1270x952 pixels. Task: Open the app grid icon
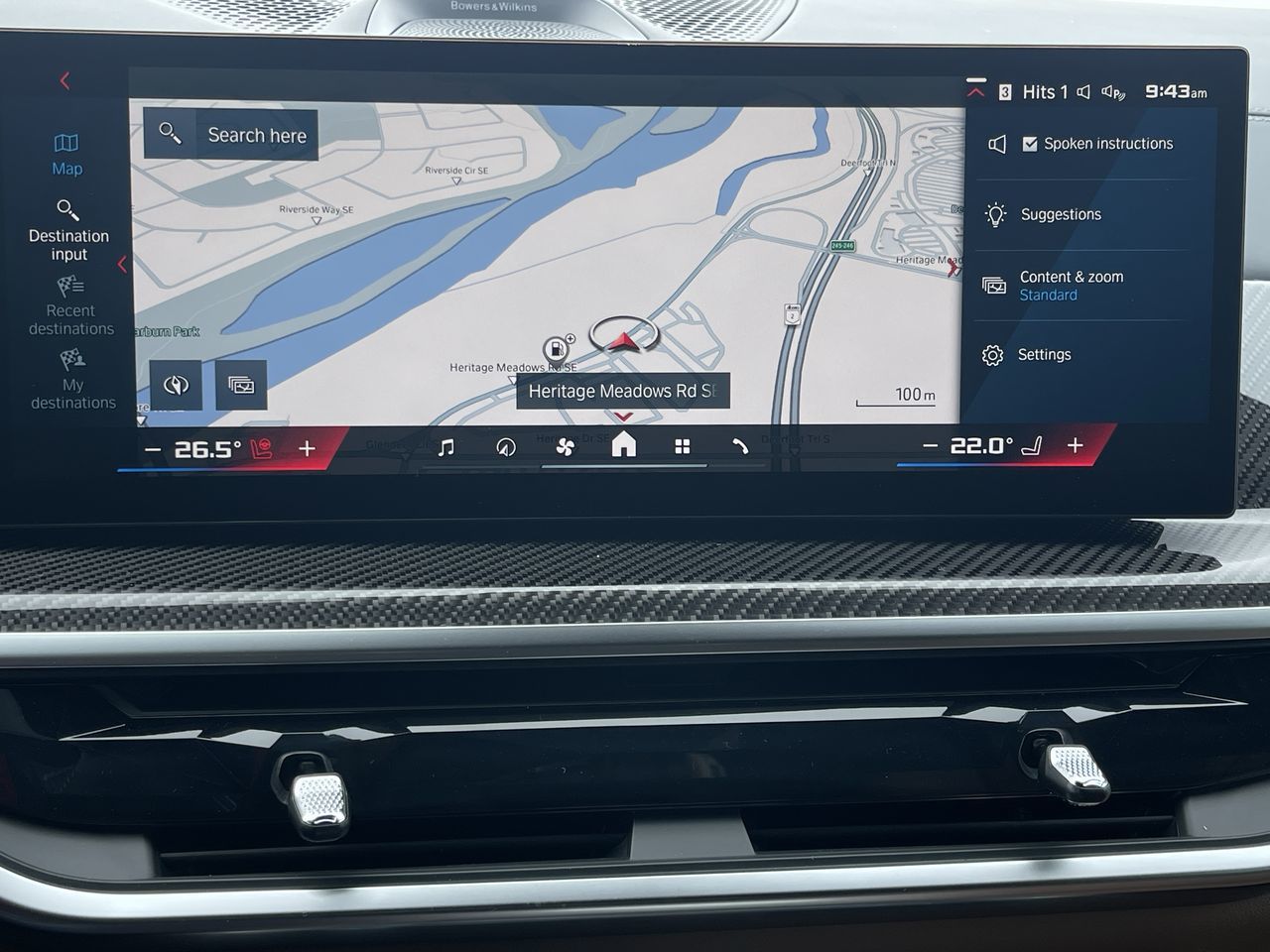(682, 447)
